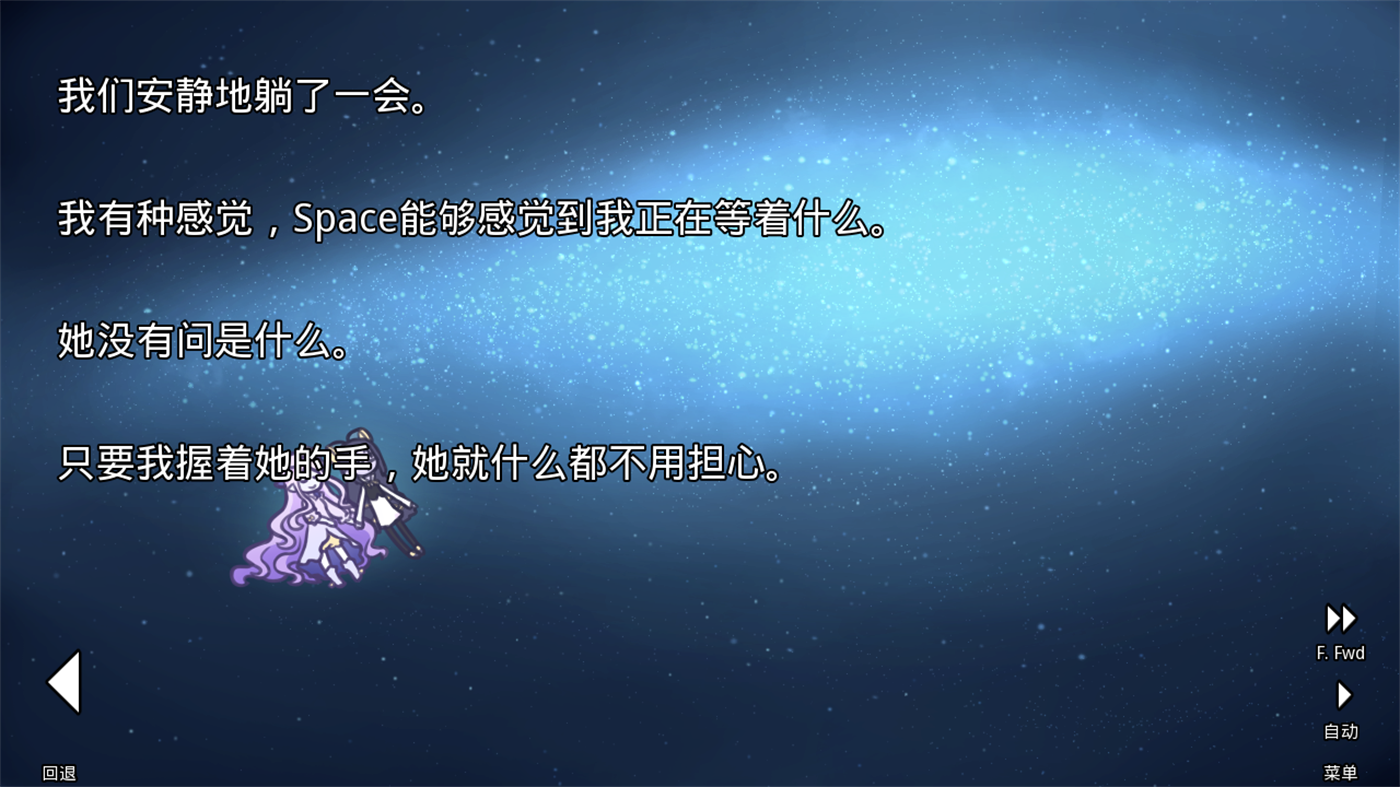1400x787 pixels.
Task: Click the final dialogue line about holding hands
Action: 420,463
